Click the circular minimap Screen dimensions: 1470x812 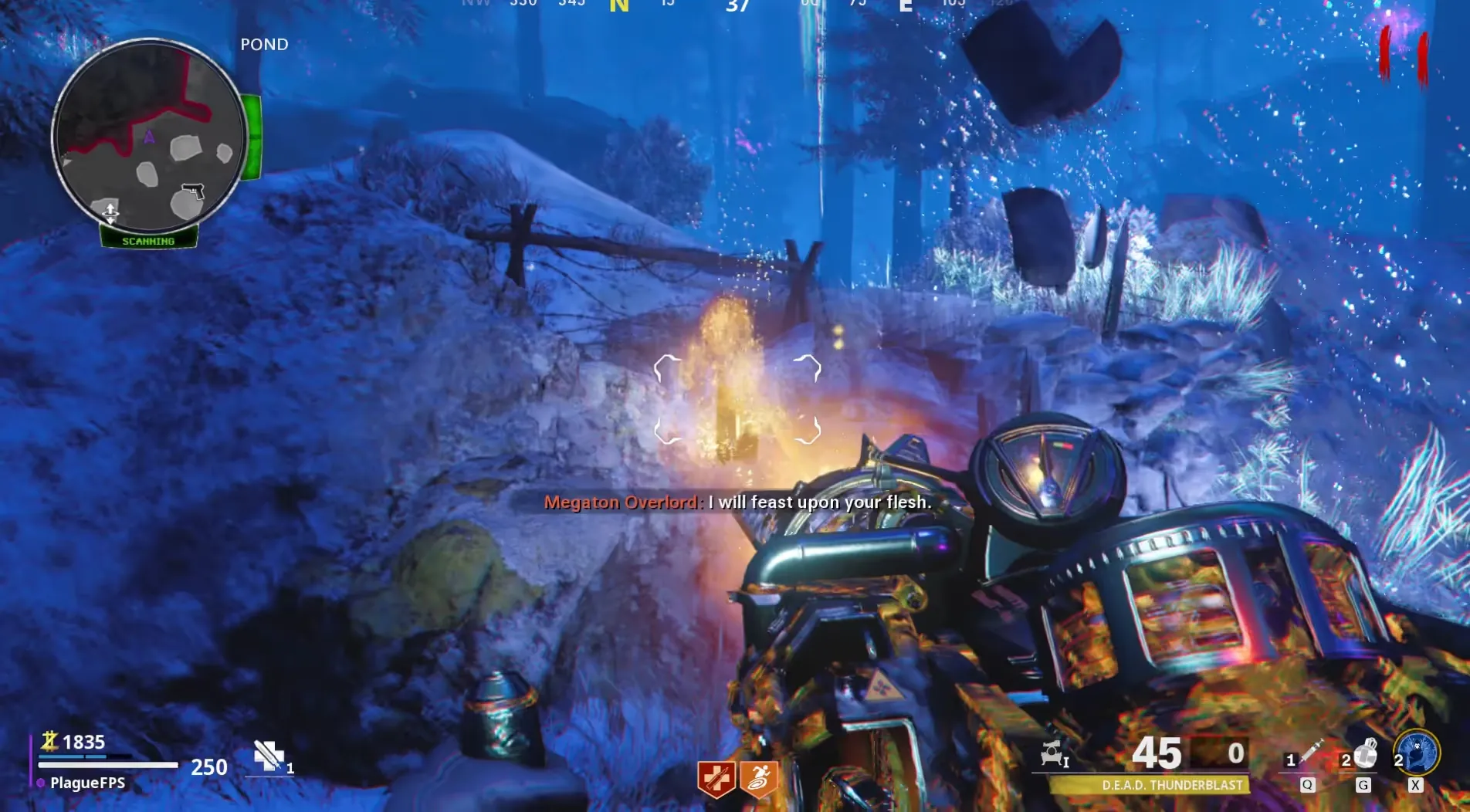[x=148, y=136]
